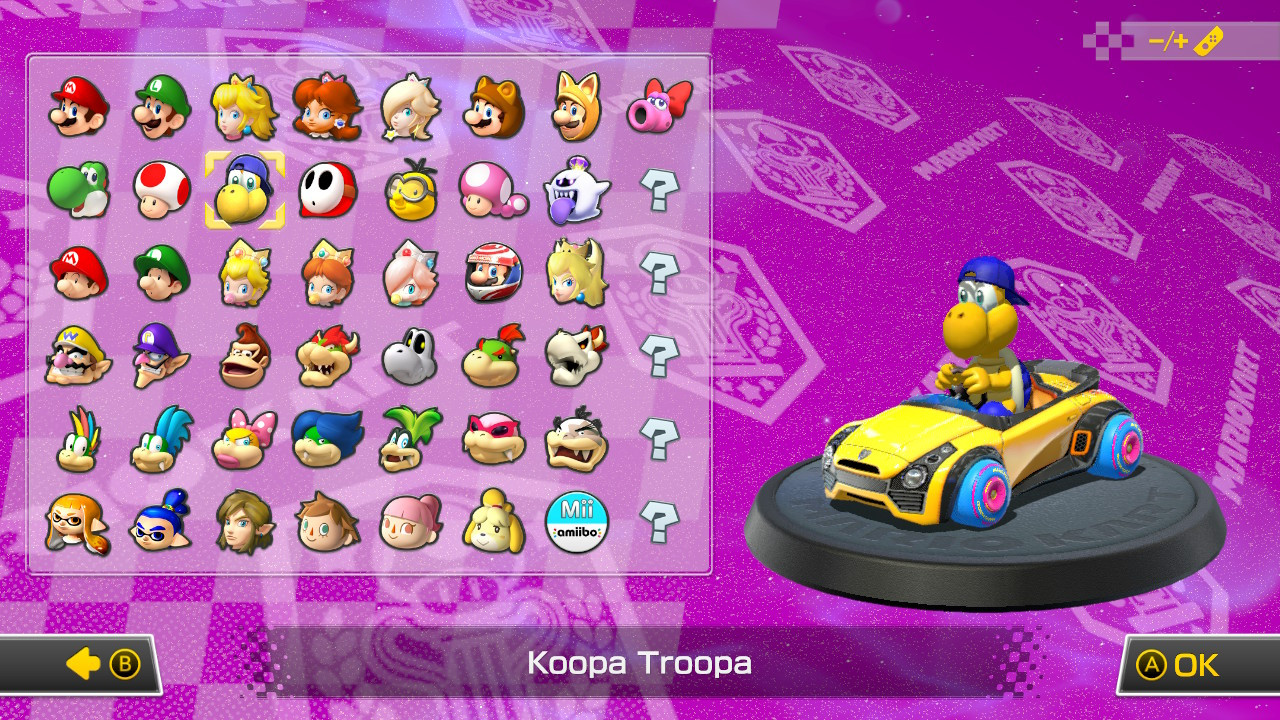Pick Princess Peach's icon
Image resolution: width=1280 pixels, height=720 pixels.
pyautogui.click(x=243, y=107)
